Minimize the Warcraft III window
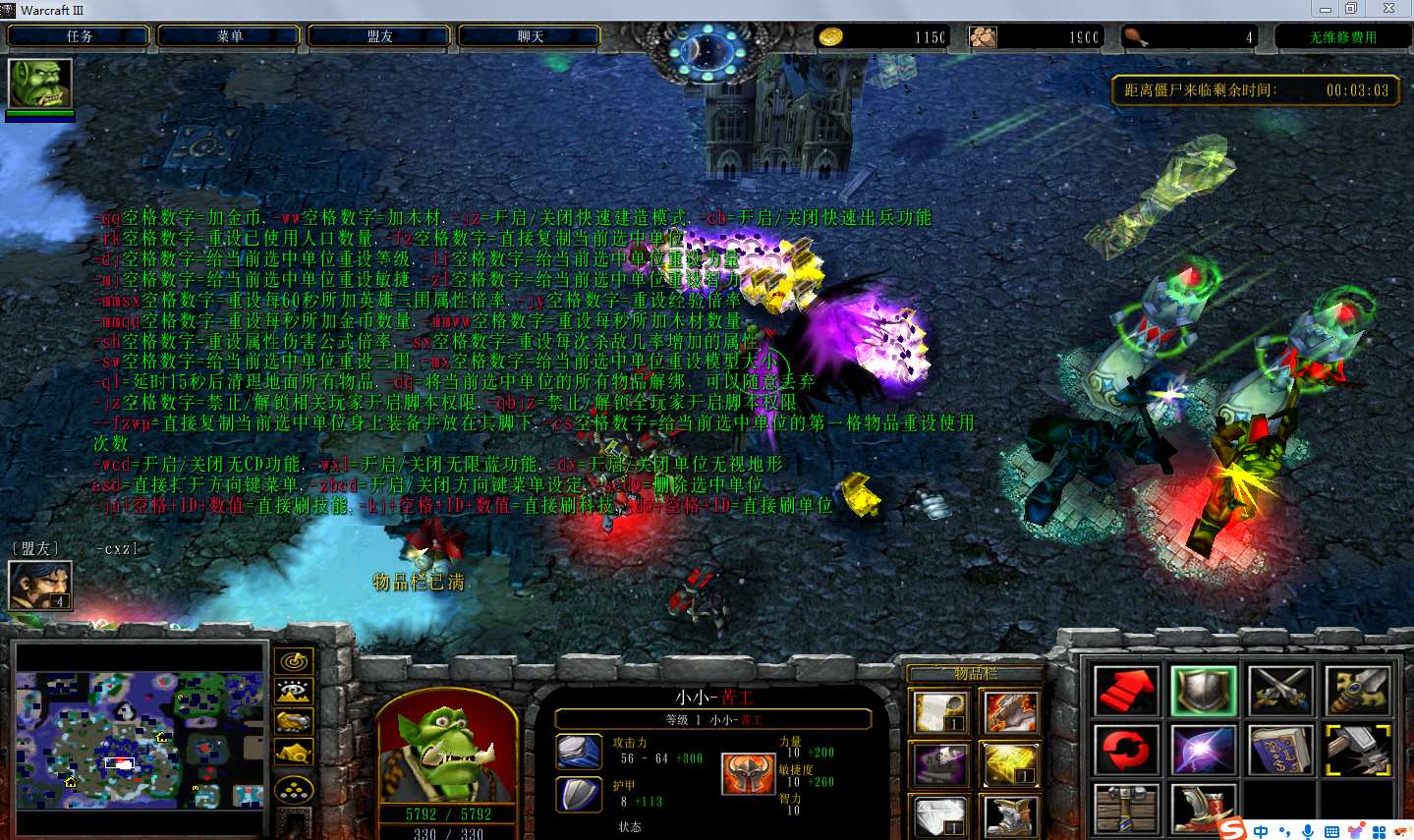Screen dimensions: 1414x840 [1326, 9]
